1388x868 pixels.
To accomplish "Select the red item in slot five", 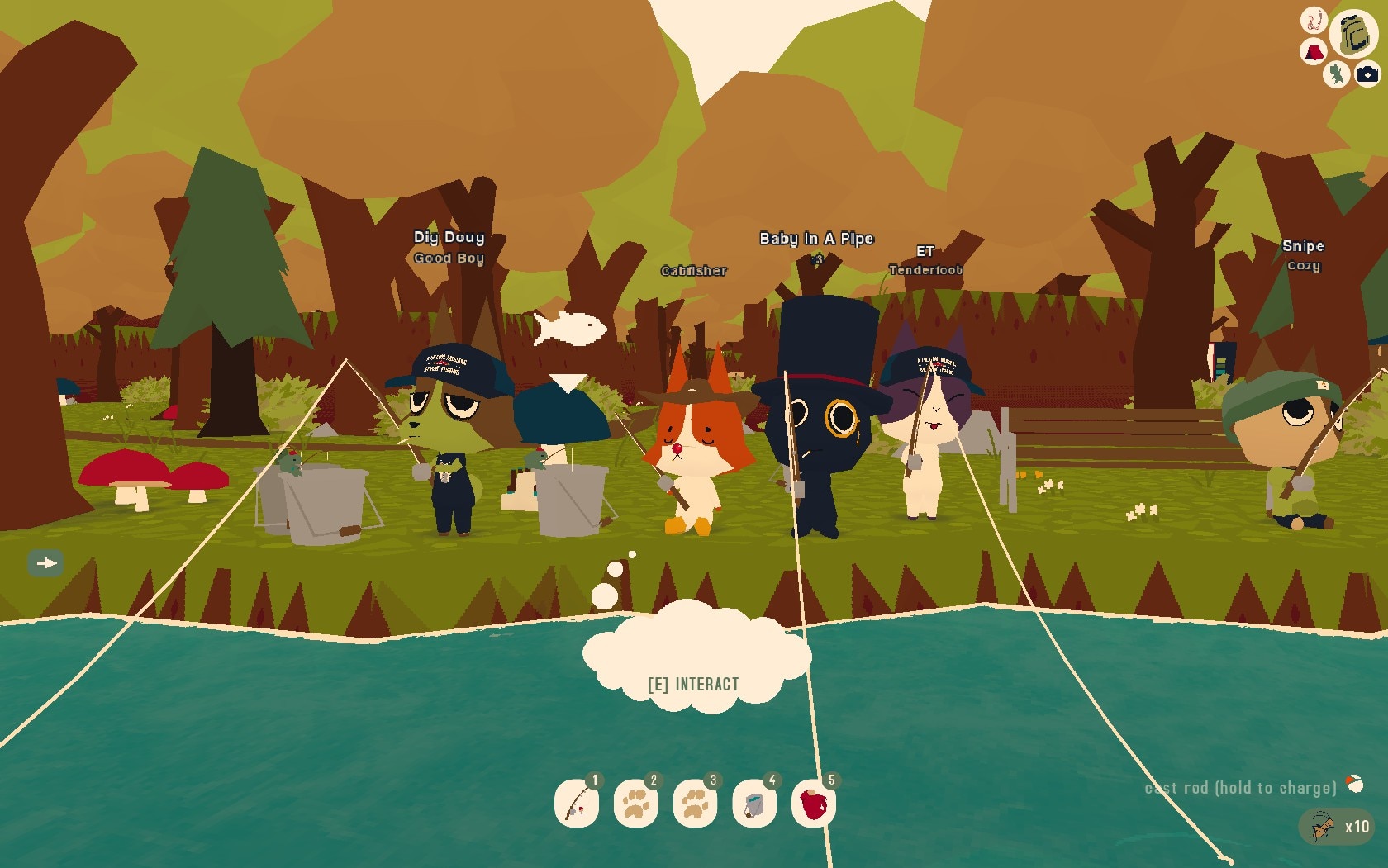I will [x=813, y=803].
